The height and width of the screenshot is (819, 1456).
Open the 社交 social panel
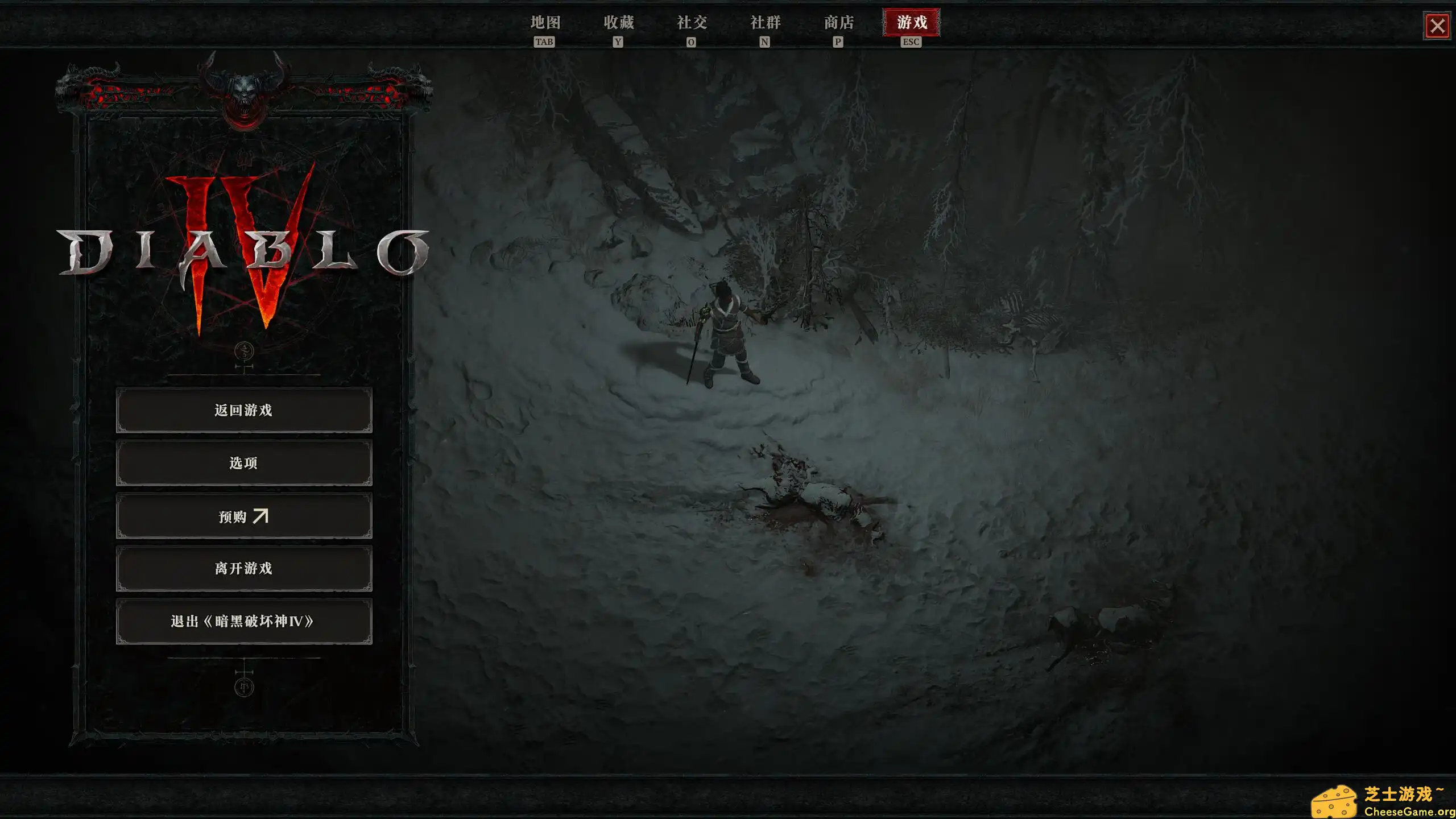pos(691,23)
